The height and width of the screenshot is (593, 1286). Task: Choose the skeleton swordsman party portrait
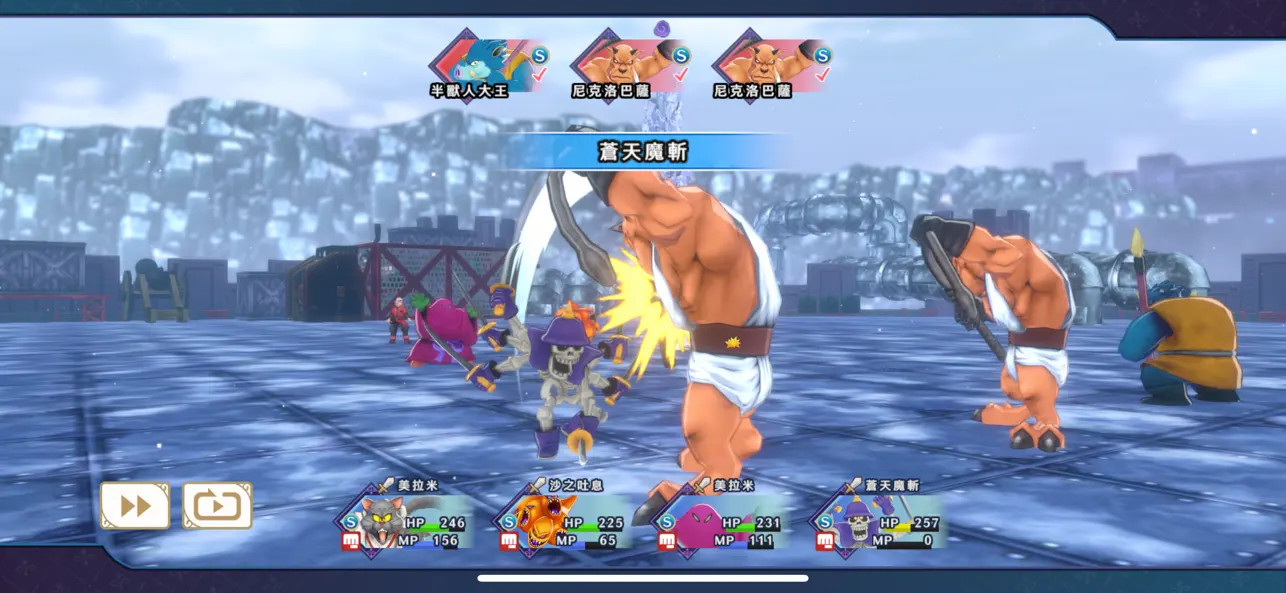coord(857,522)
